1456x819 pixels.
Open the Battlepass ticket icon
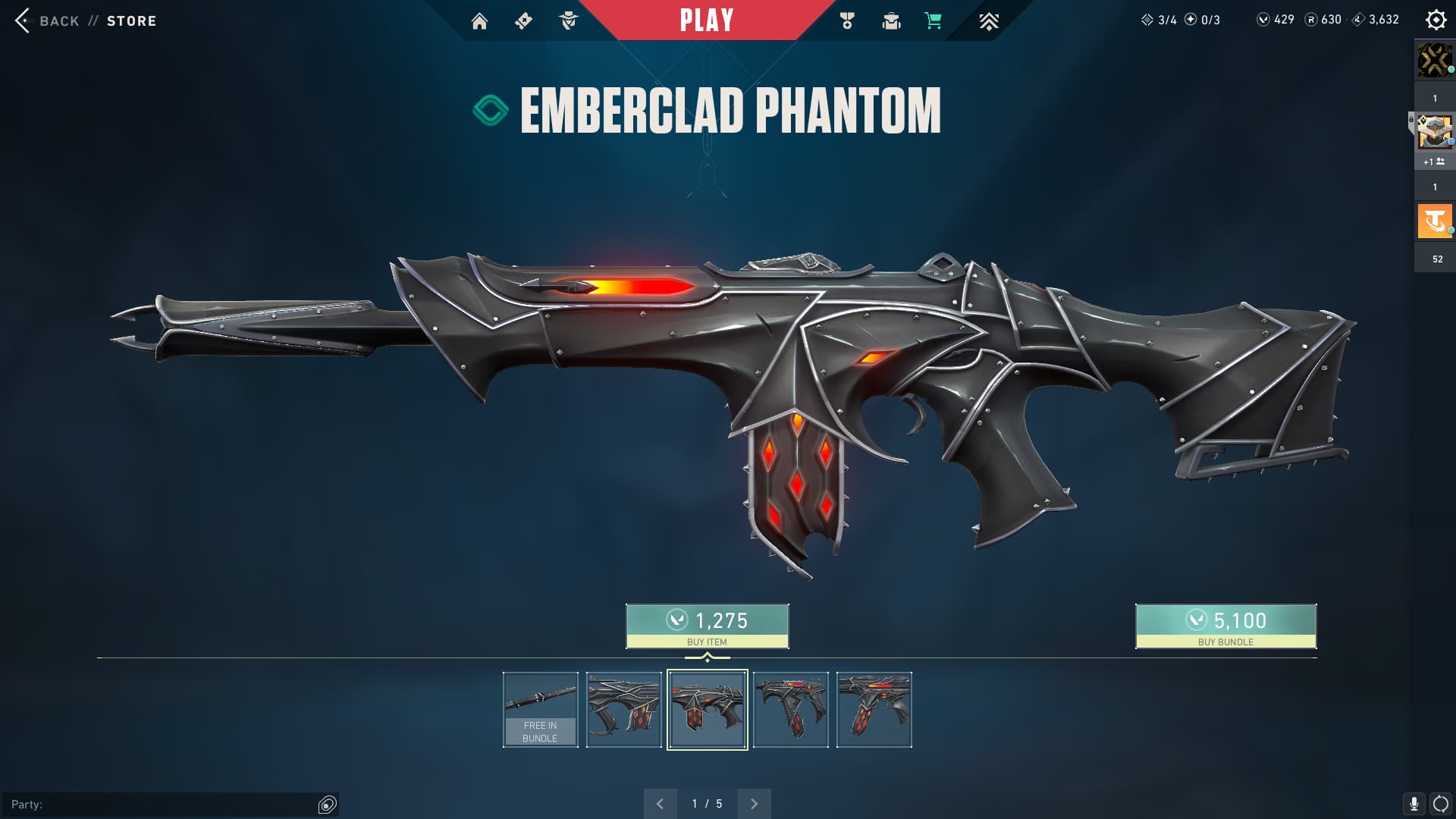click(523, 21)
